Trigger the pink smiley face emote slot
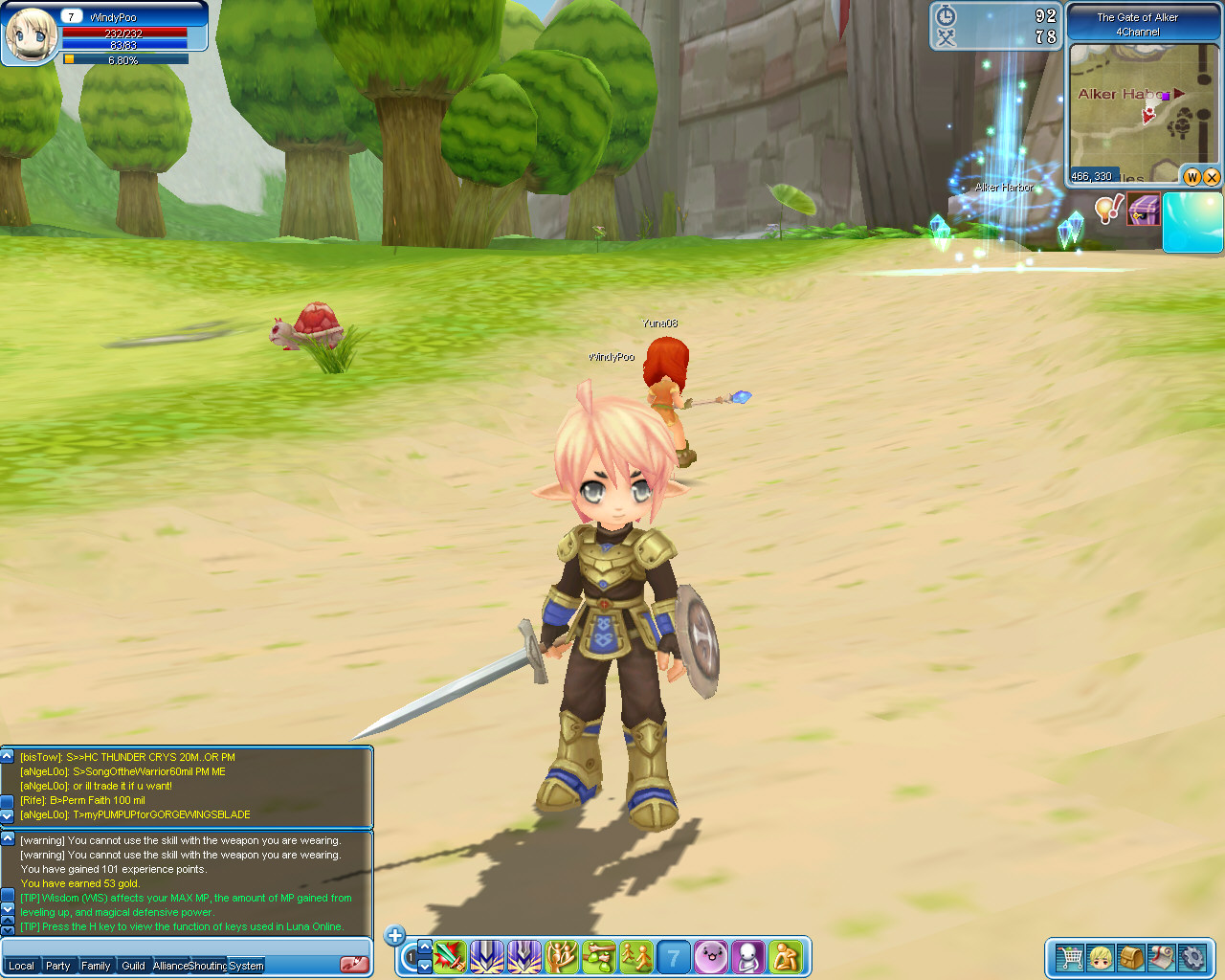The image size is (1225, 980). tap(711, 956)
